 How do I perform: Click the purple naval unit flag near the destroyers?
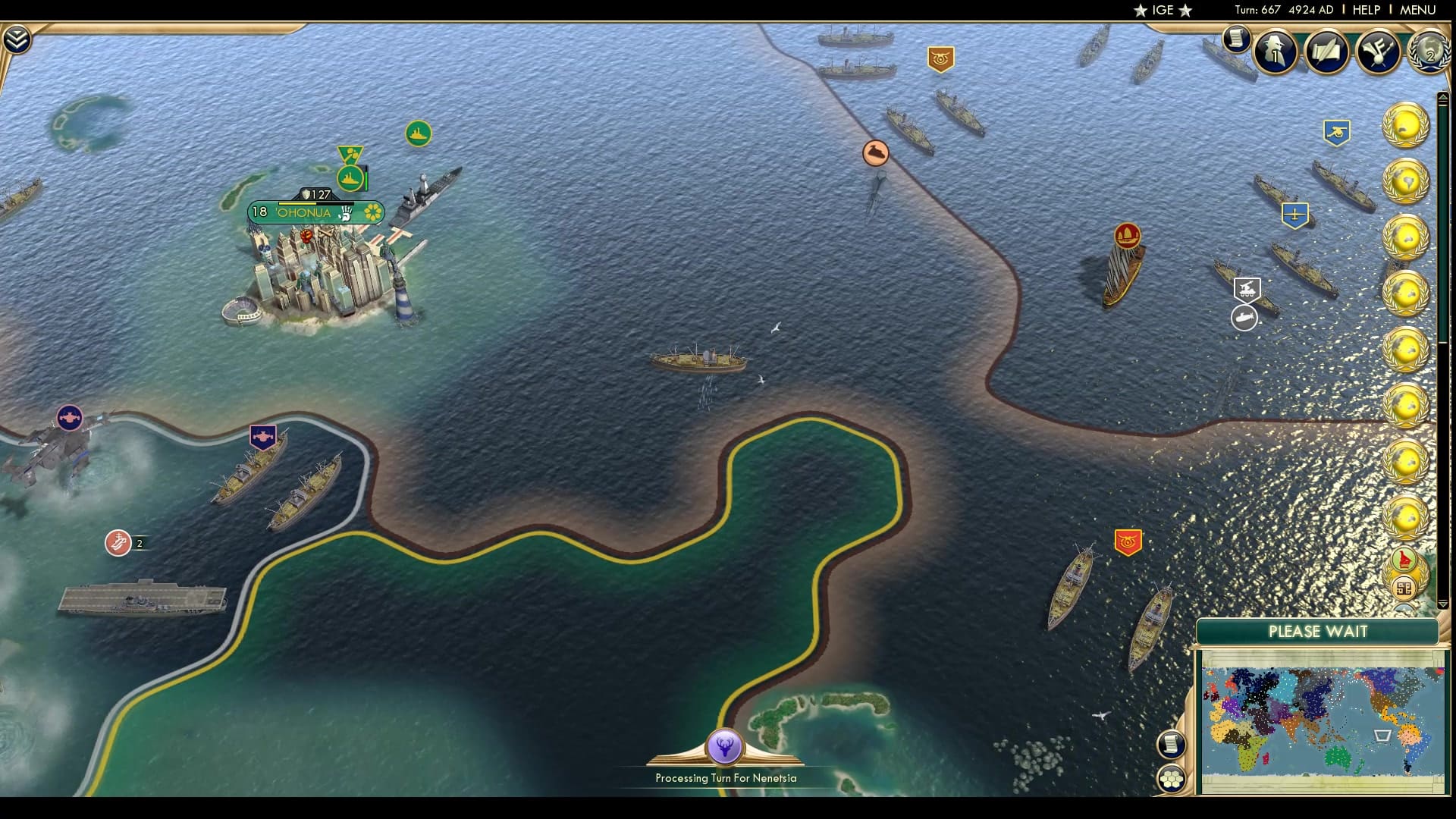[263, 435]
